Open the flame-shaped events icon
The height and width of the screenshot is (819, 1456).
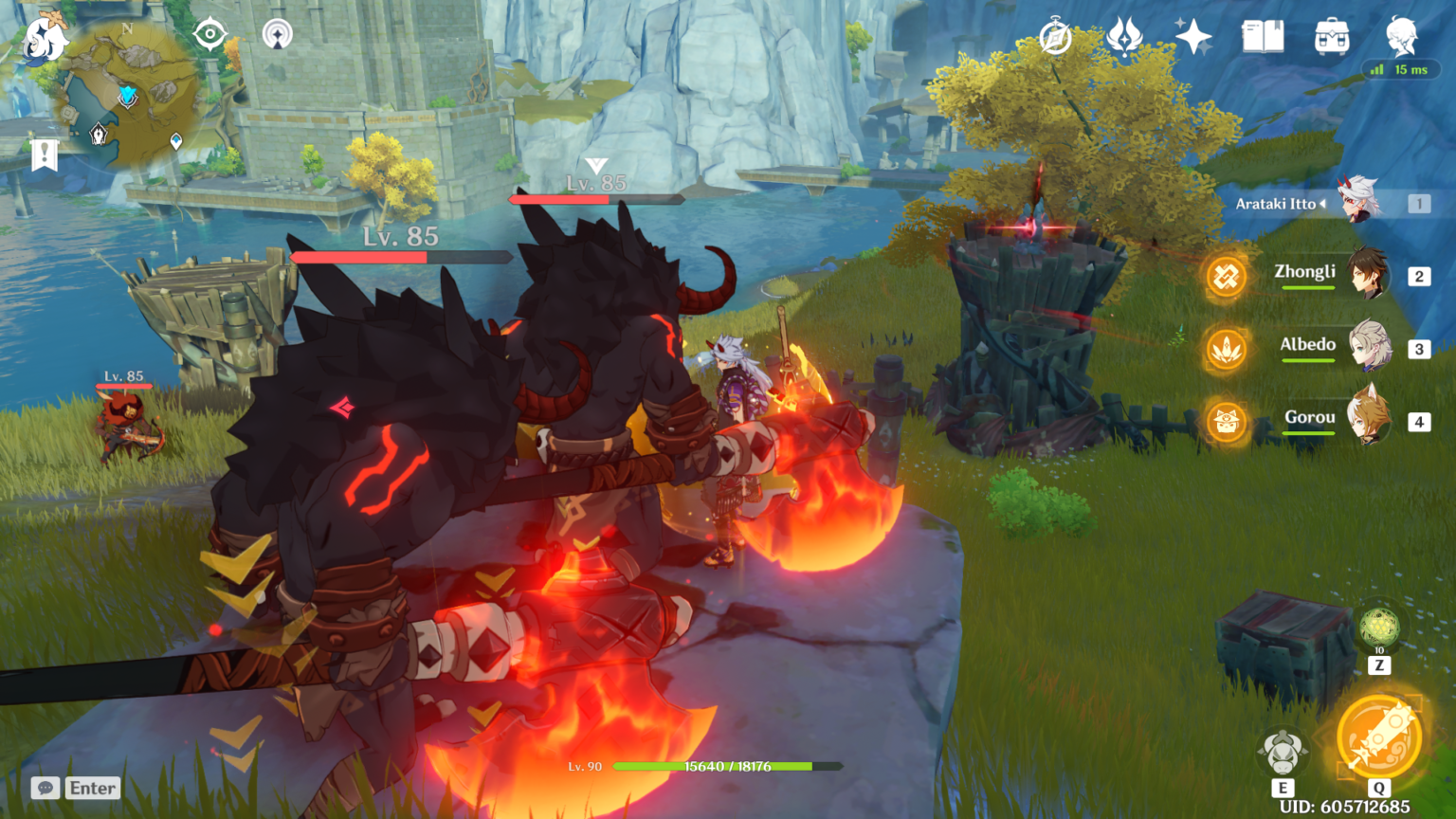[1124, 39]
